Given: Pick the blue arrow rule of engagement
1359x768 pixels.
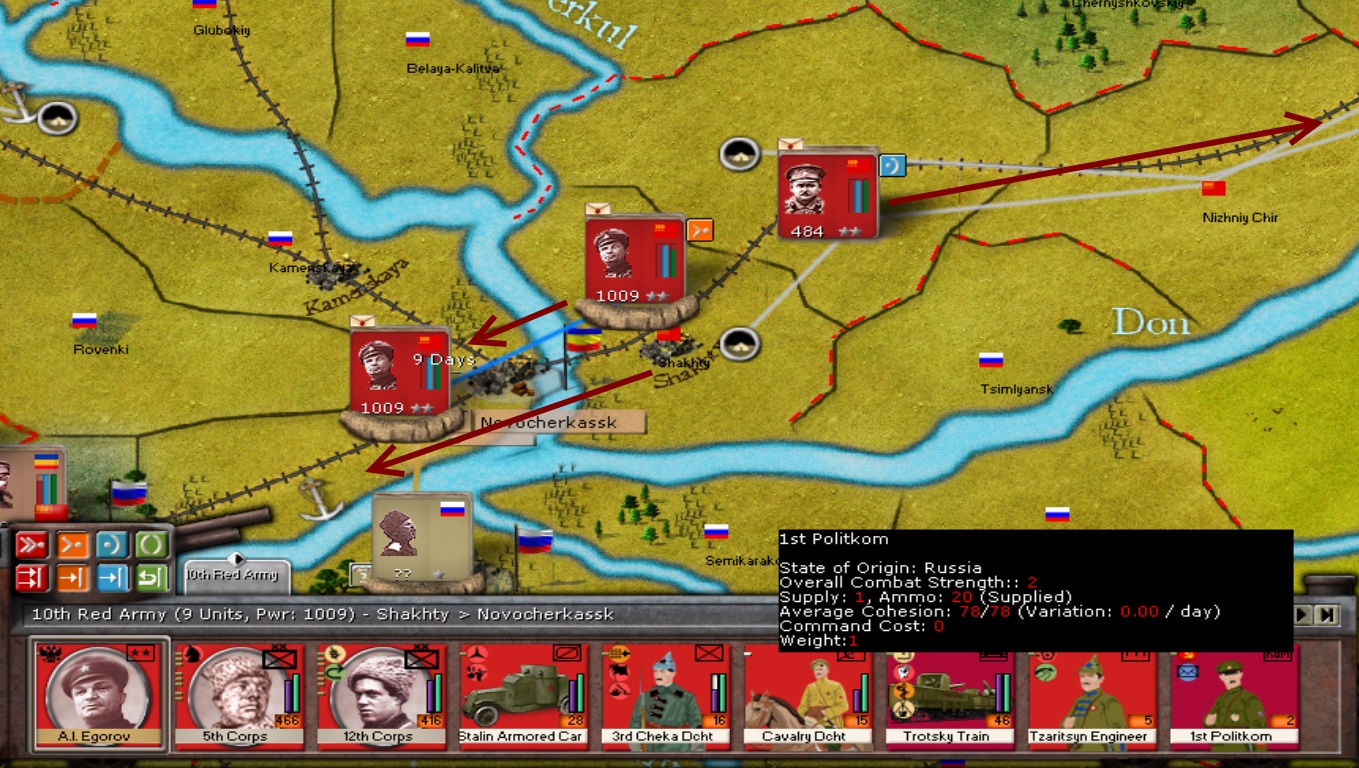Looking at the screenshot, I should pos(112,578).
